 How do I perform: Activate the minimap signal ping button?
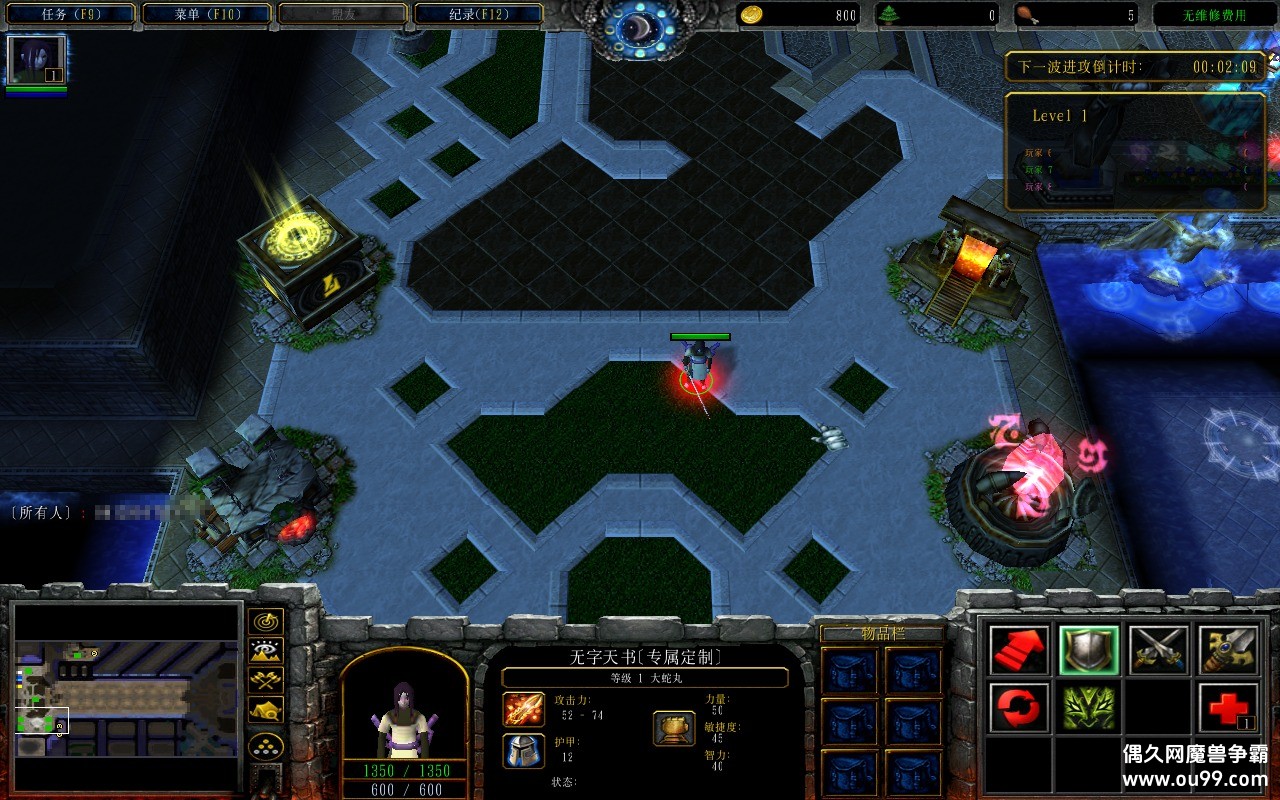(x=266, y=622)
